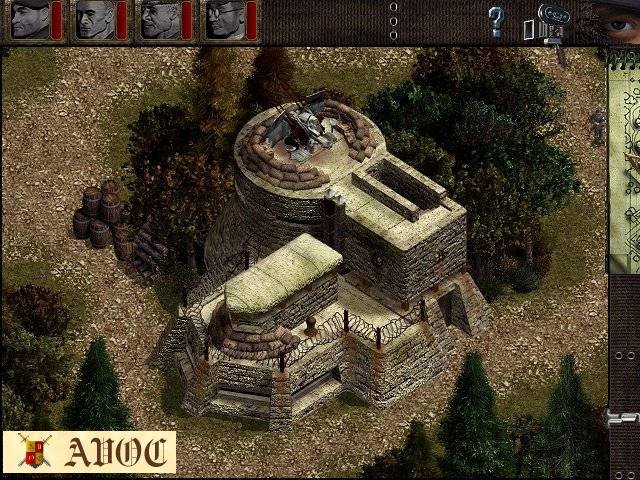
Task: Activate the film camera view icon
Action: 549,21
